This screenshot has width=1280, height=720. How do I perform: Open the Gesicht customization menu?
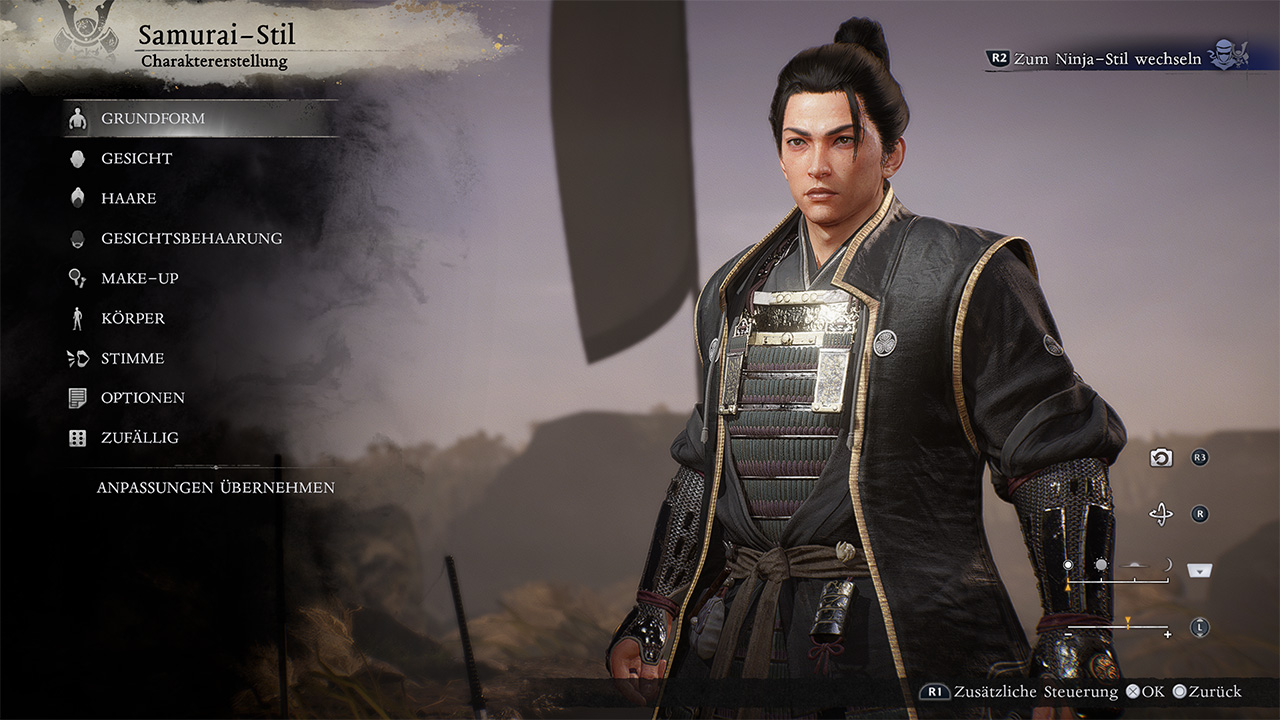[x=136, y=158]
